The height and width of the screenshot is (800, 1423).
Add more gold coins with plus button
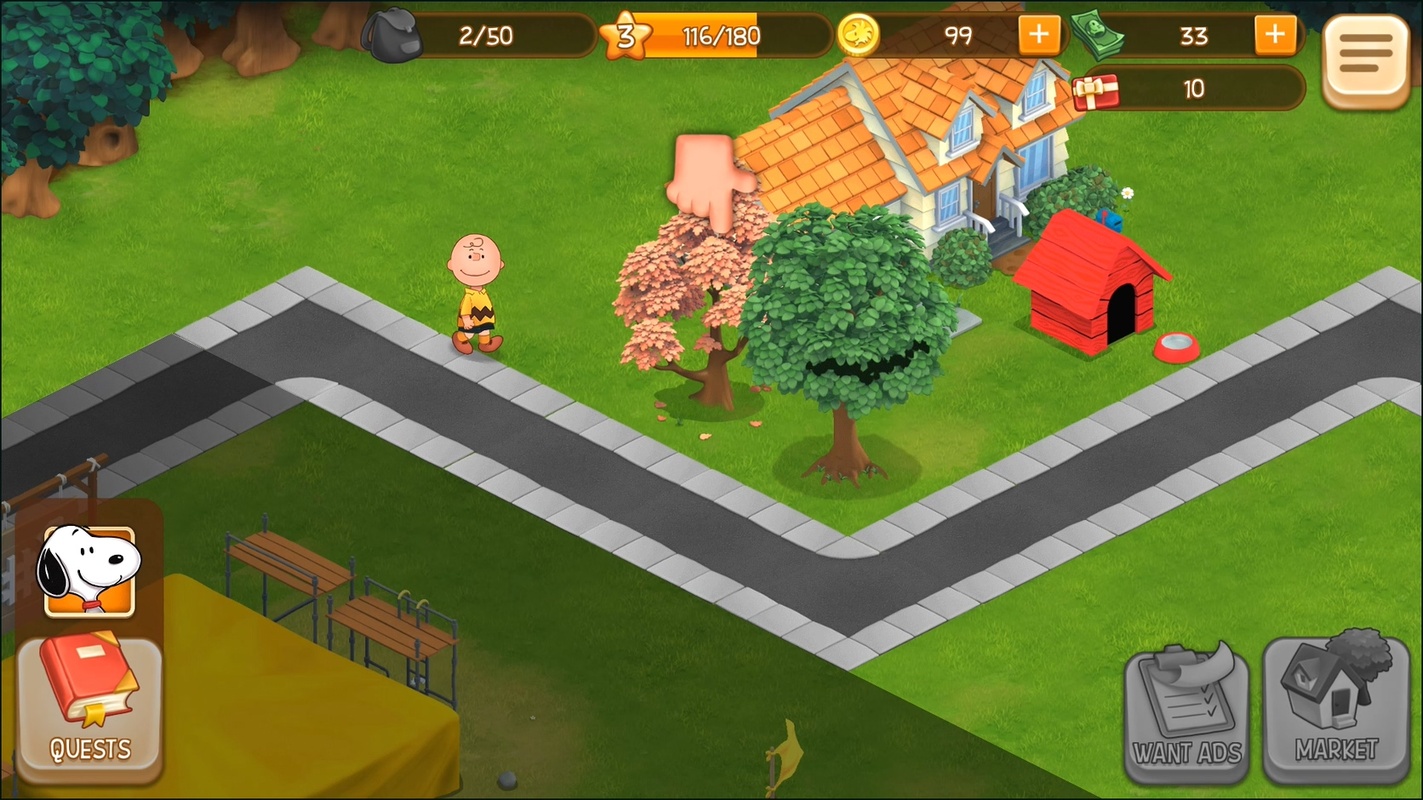[x=1039, y=36]
